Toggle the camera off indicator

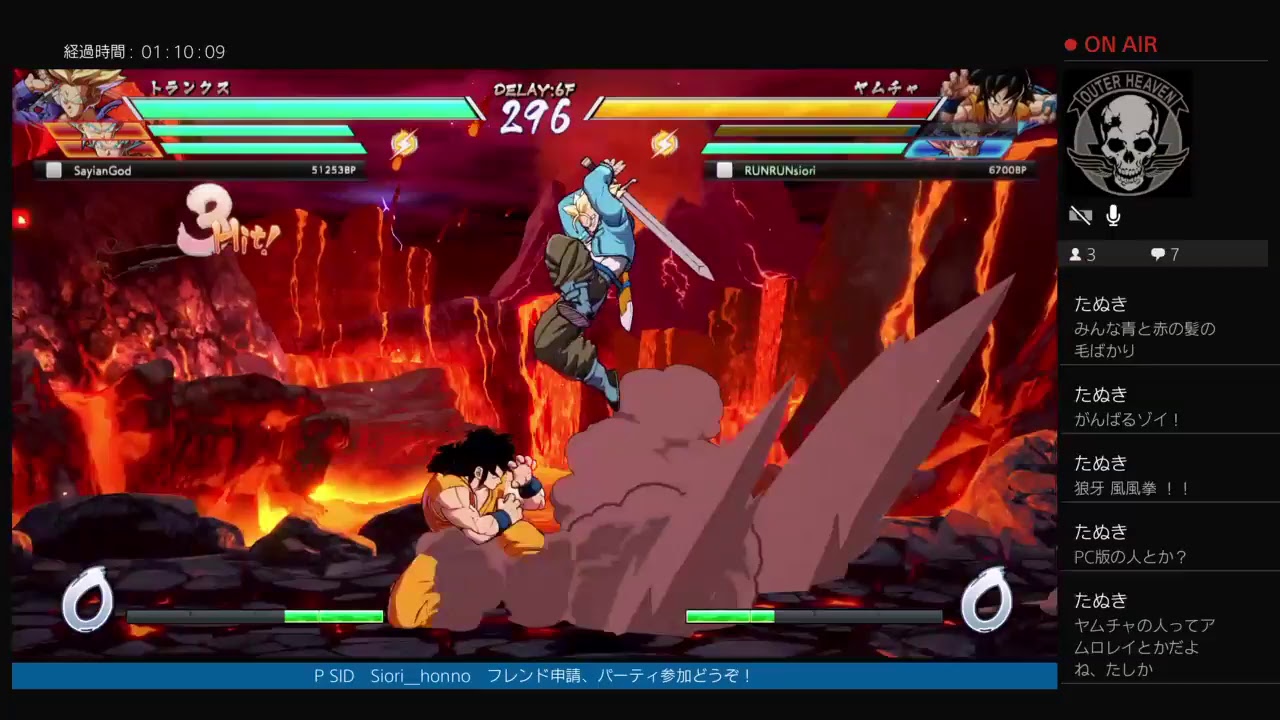click(x=1080, y=215)
